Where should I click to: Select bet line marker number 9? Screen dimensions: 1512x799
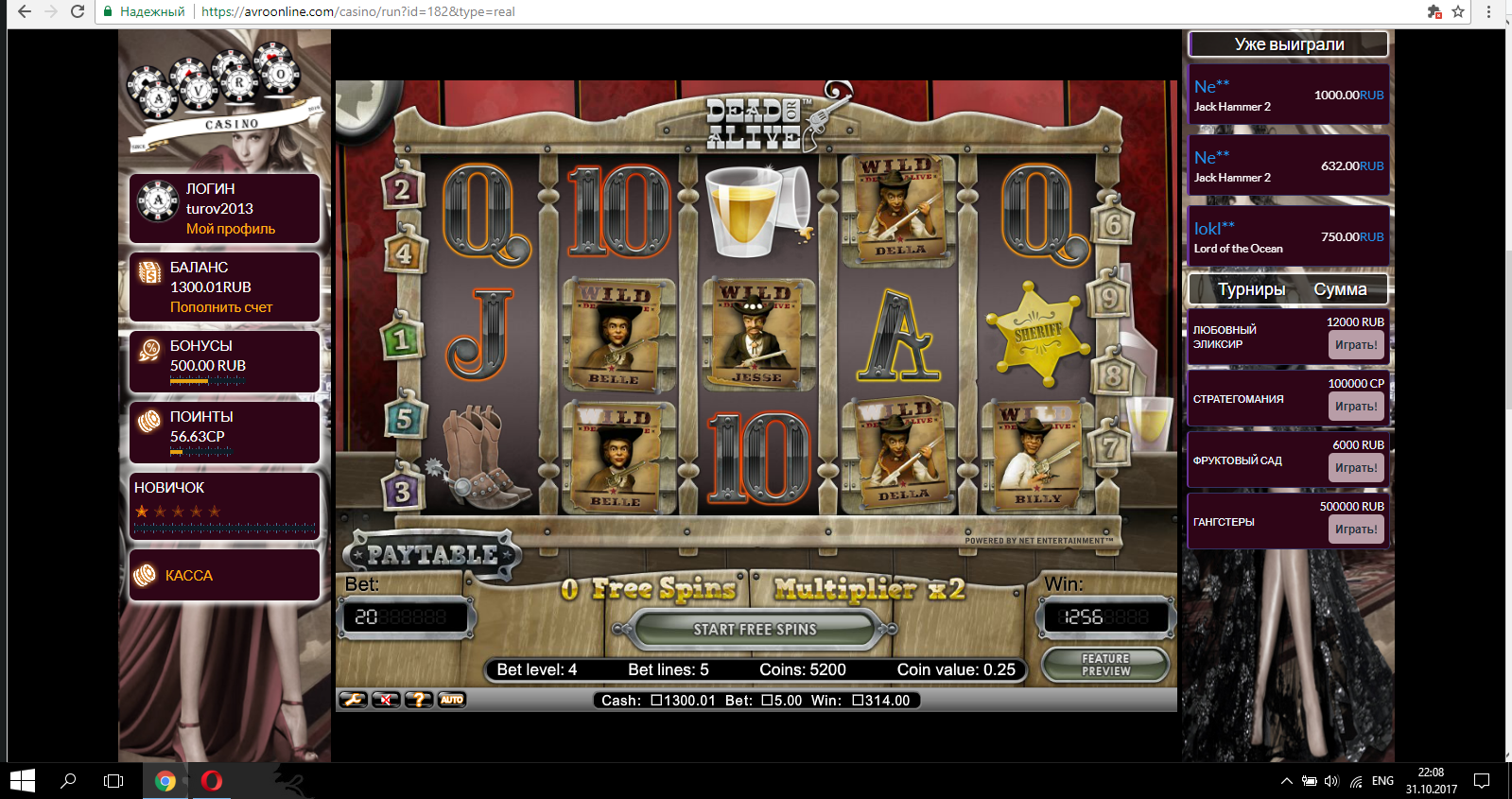[1109, 299]
